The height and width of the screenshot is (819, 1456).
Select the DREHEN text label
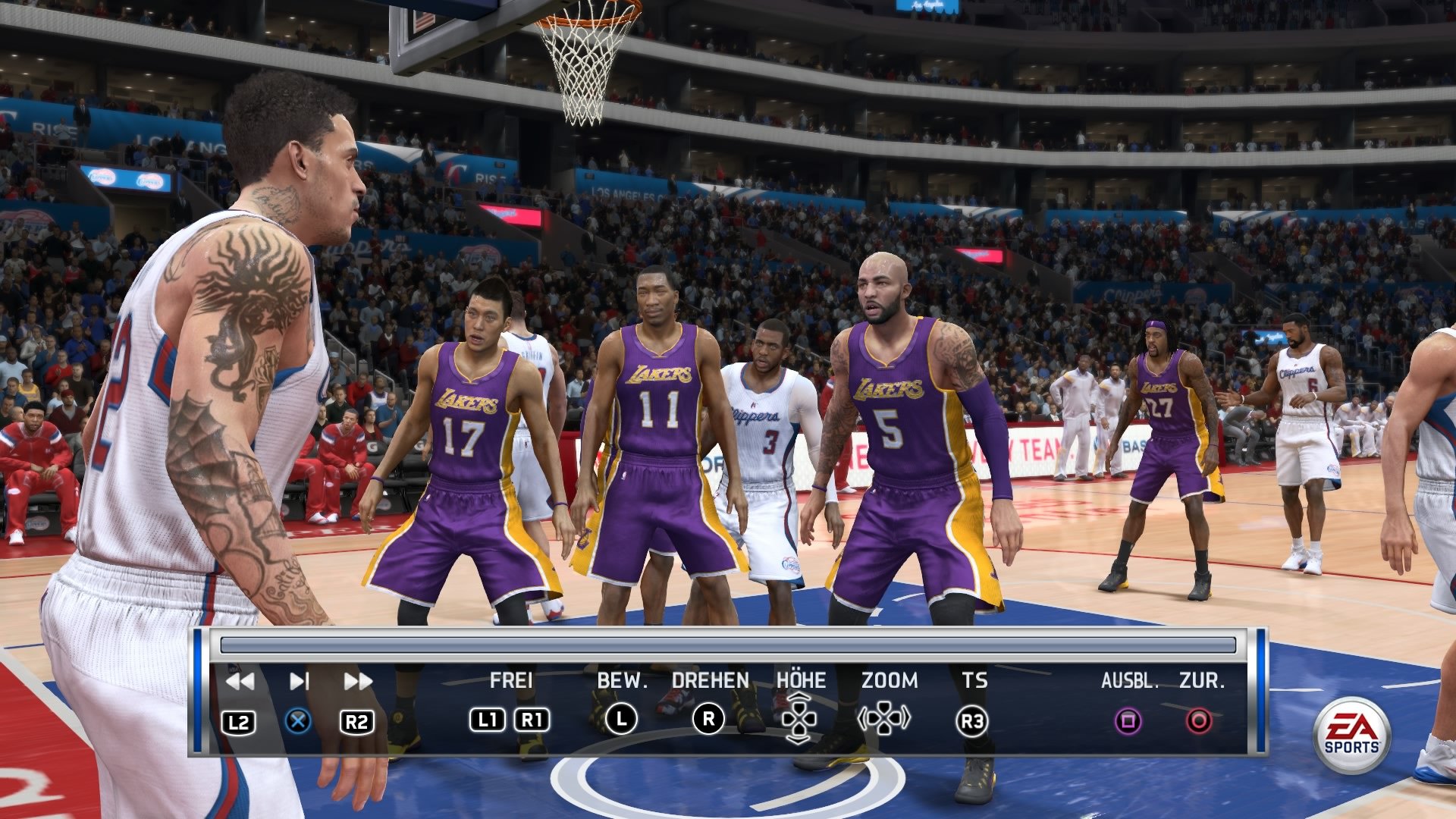pos(709,681)
